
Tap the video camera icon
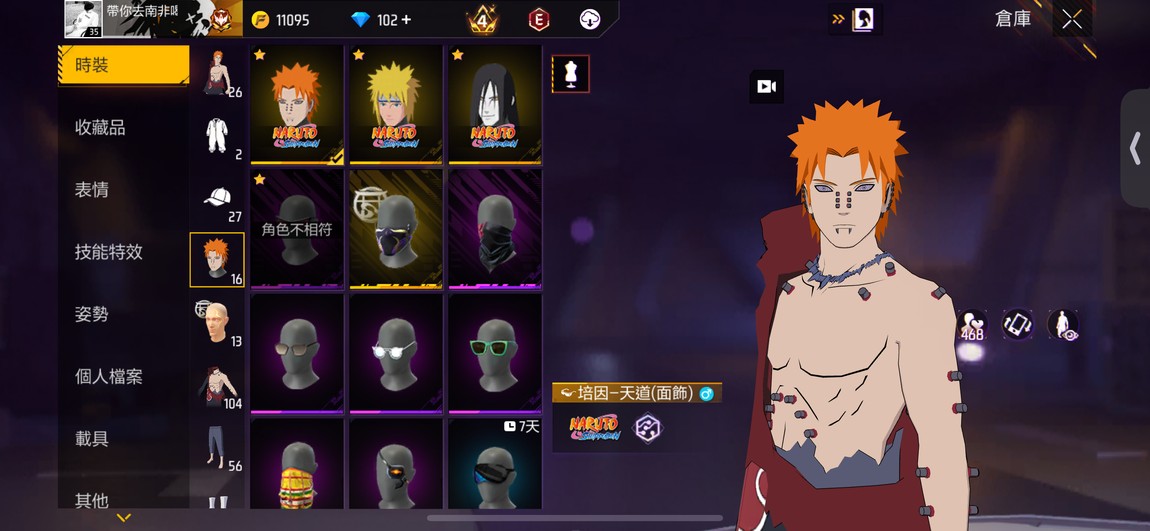point(766,87)
